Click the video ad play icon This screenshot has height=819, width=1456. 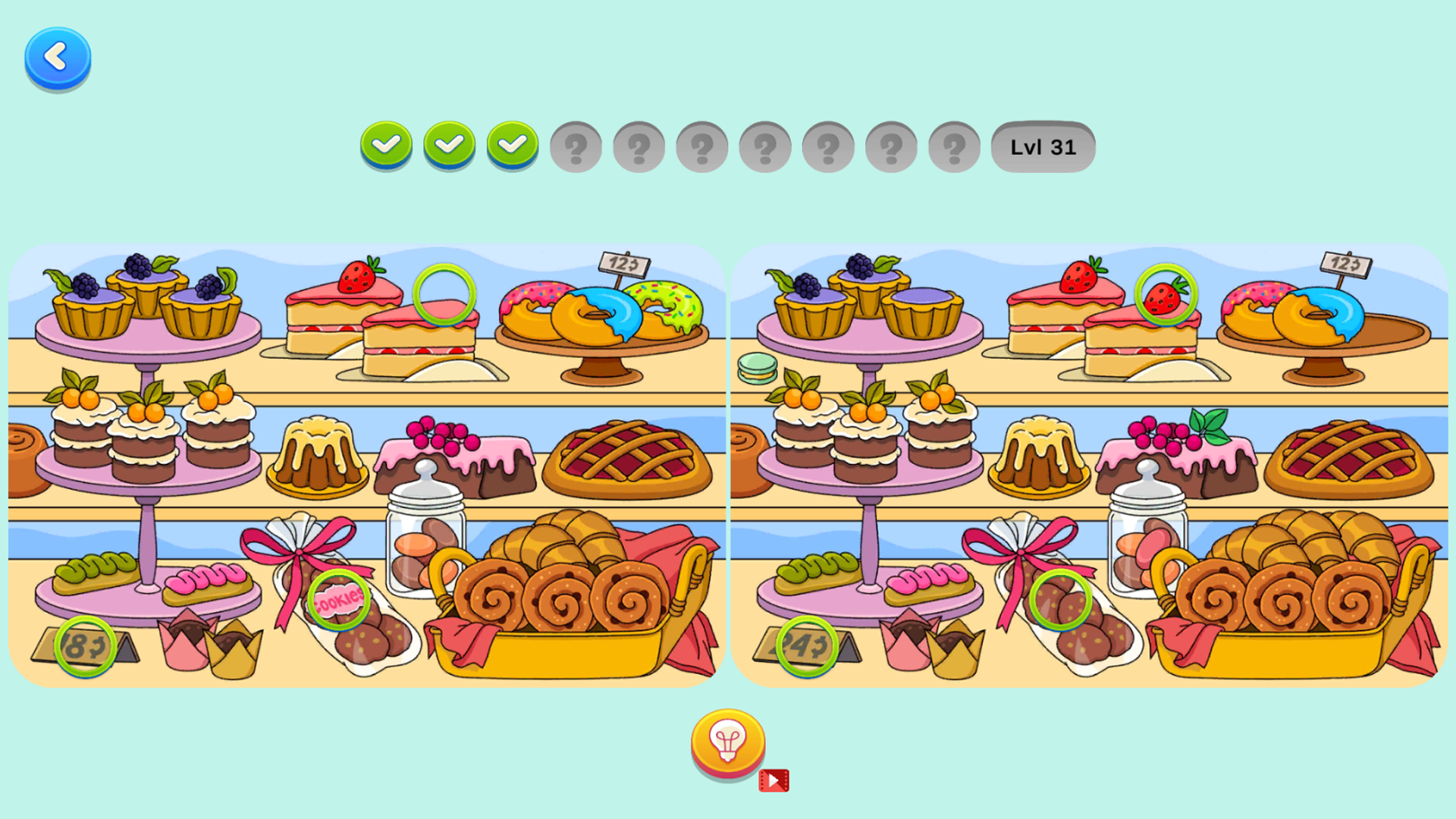click(x=773, y=778)
